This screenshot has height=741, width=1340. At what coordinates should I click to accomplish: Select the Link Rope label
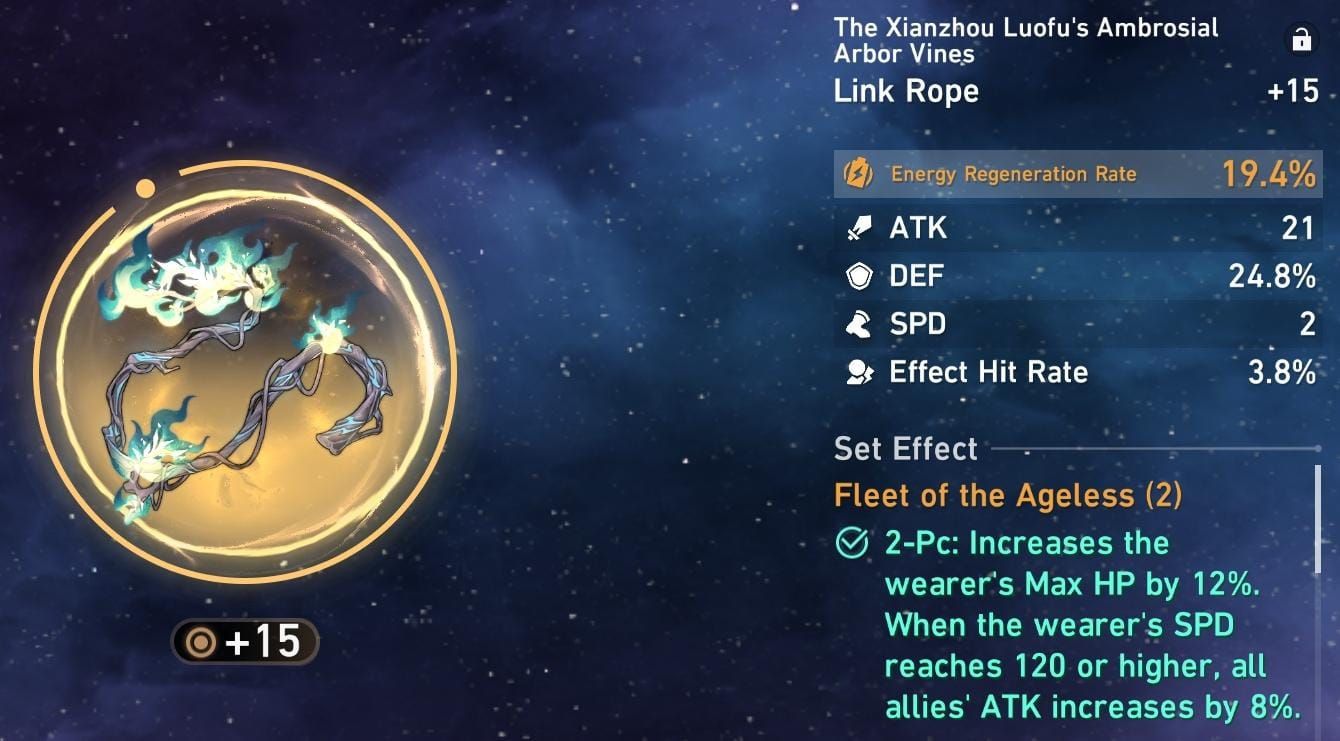coord(905,91)
